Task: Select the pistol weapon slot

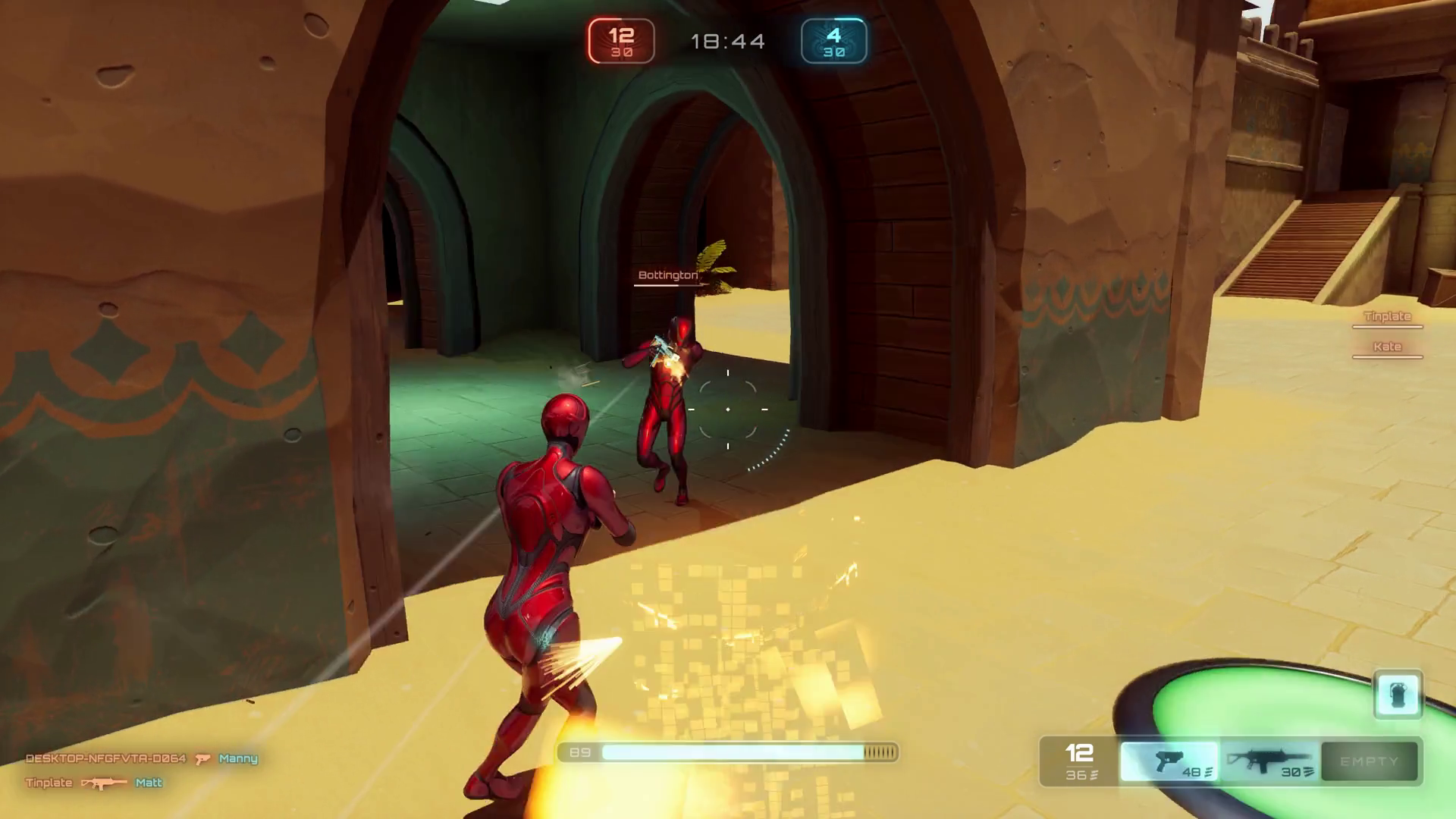Action: pos(1169,761)
